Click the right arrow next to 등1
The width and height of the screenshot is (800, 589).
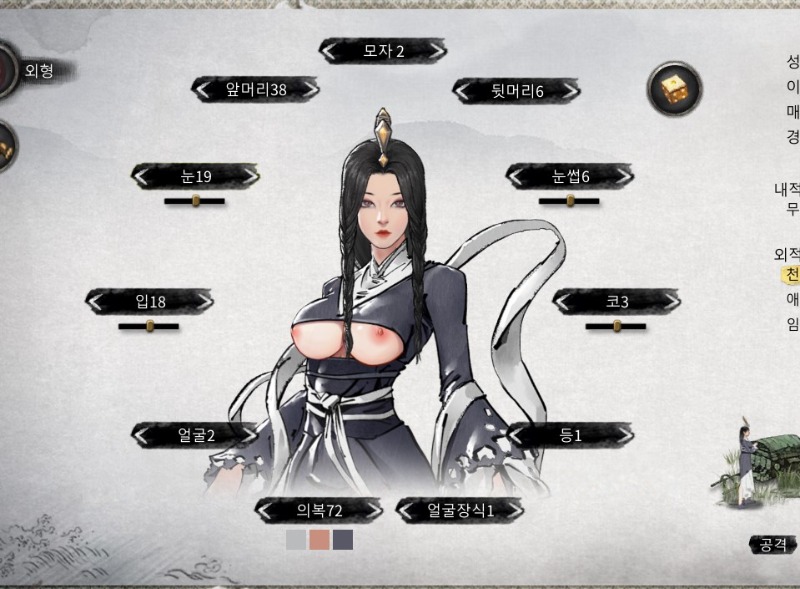[x=621, y=435]
